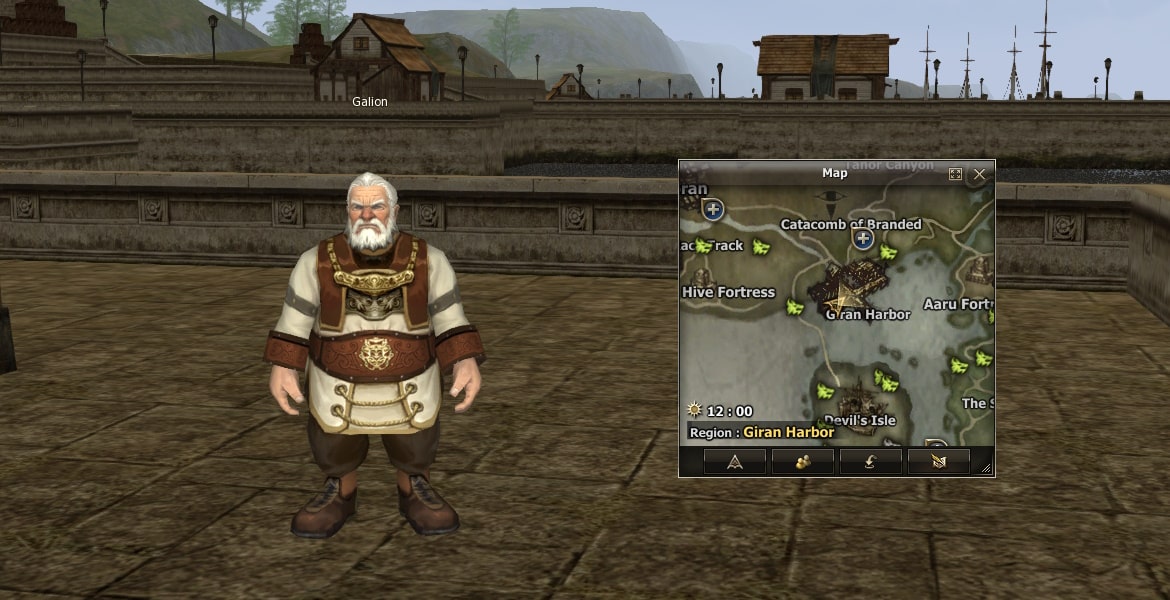Maximize the Map window
Image resolution: width=1170 pixels, height=600 pixels.
point(955,174)
